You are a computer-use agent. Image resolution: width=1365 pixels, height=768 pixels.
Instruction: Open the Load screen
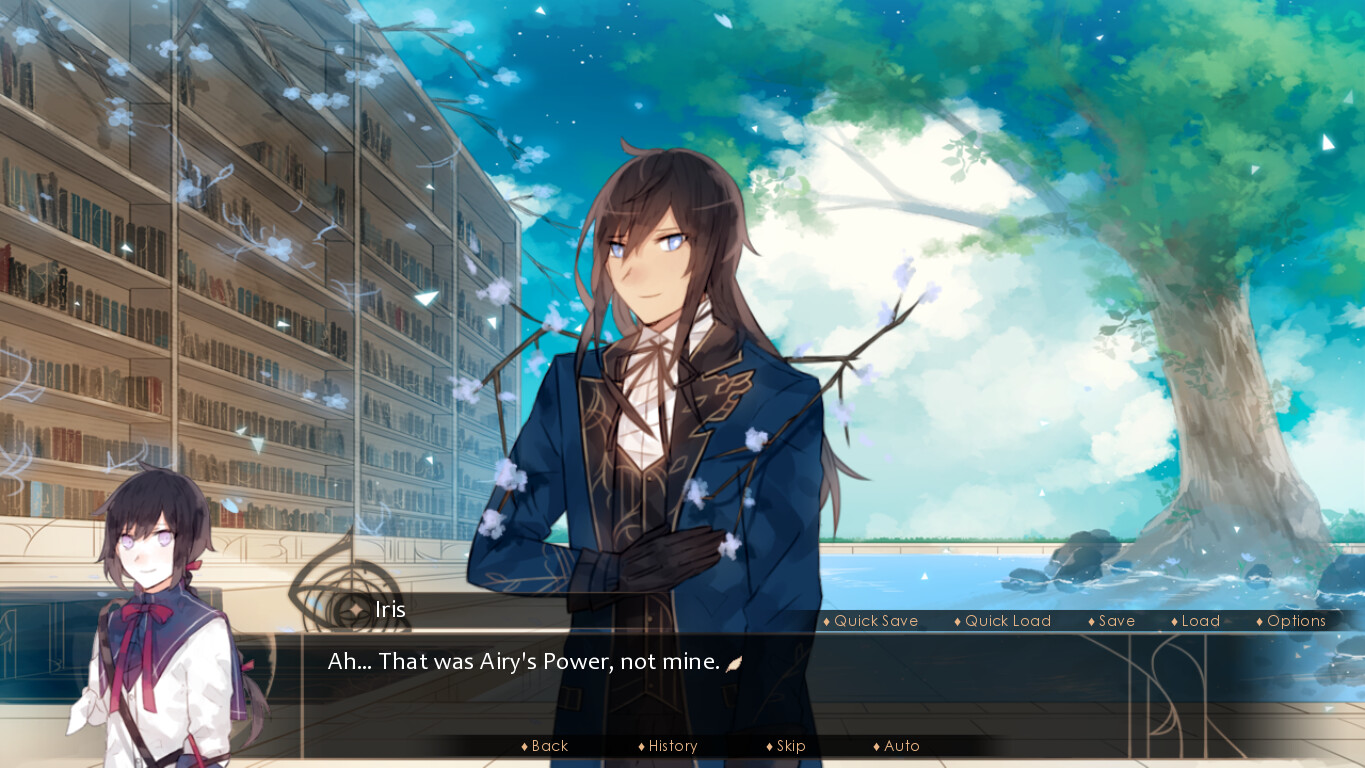pos(1199,620)
